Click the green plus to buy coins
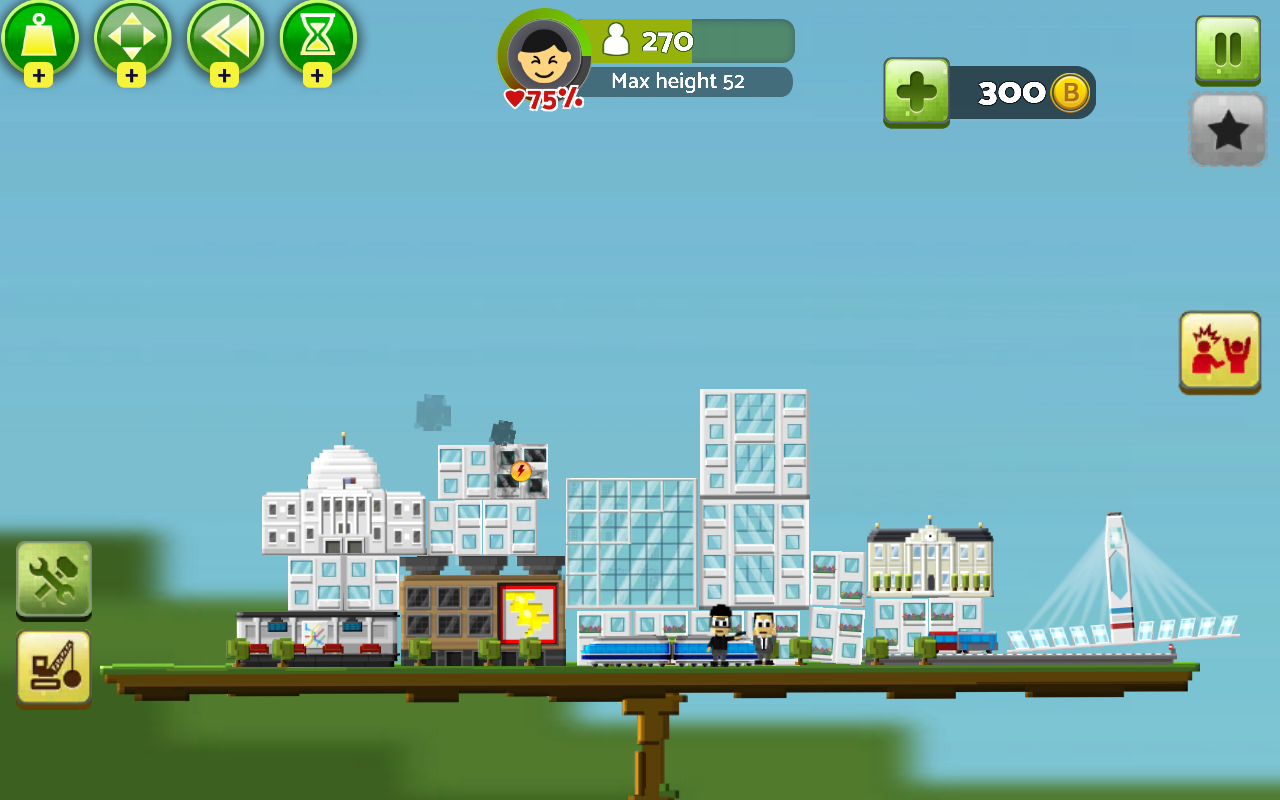The height and width of the screenshot is (800, 1280). pyautogui.click(x=916, y=91)
